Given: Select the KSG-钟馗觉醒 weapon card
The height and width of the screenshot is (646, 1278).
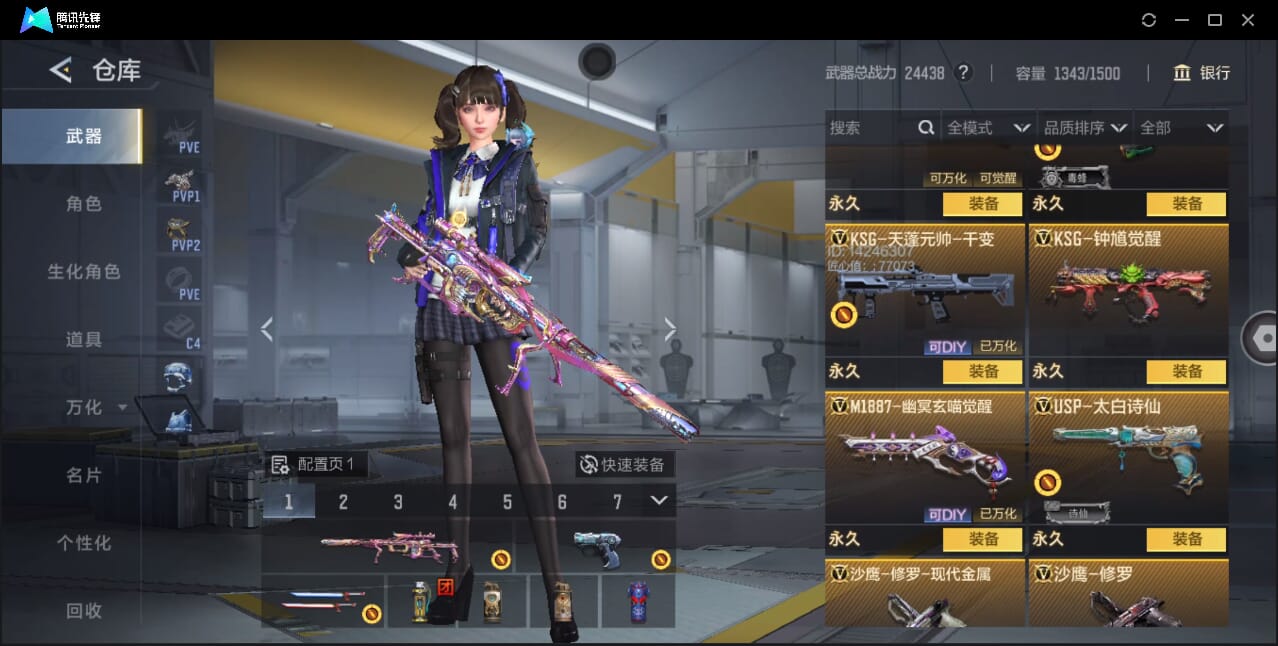Looking at the screenshot, I should (x=1128, y=280).
